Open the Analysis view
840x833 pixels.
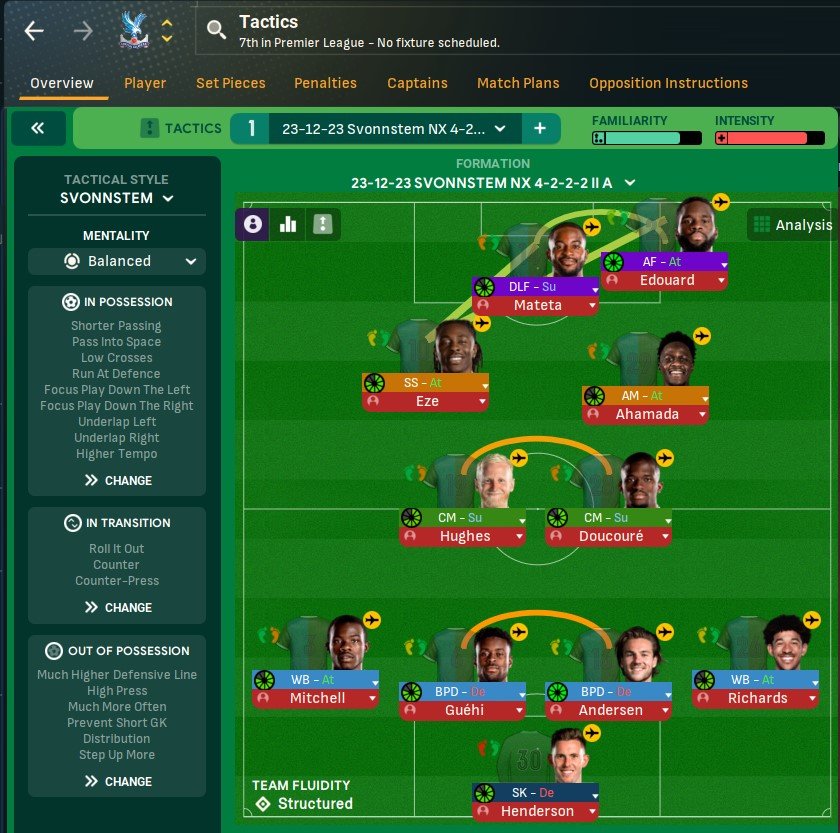tap(792, 225)
